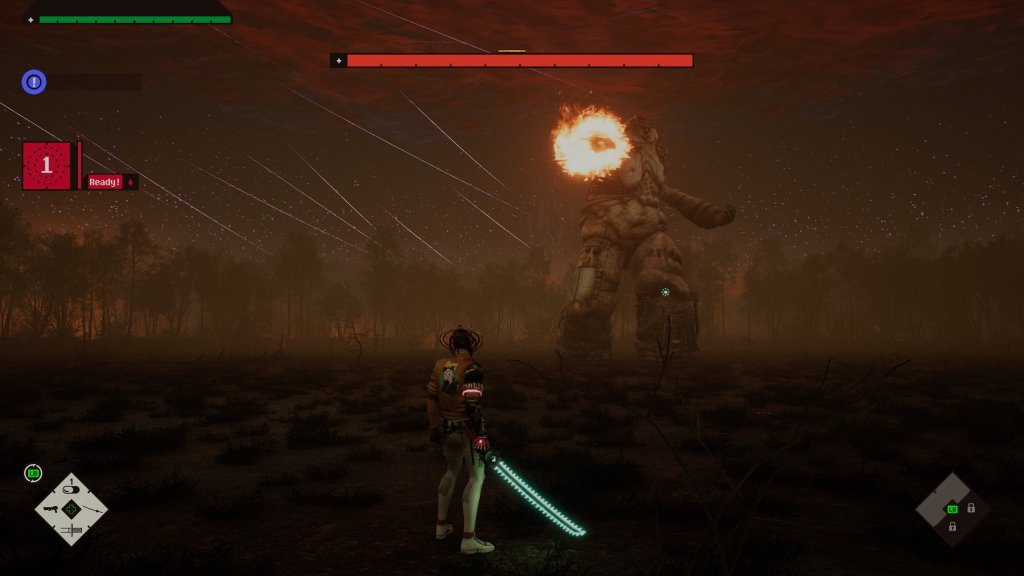The width and height of the screenshot is (1024, 576).
Task: Select the blue exclamation notification icon
Action: click(34, 82)
